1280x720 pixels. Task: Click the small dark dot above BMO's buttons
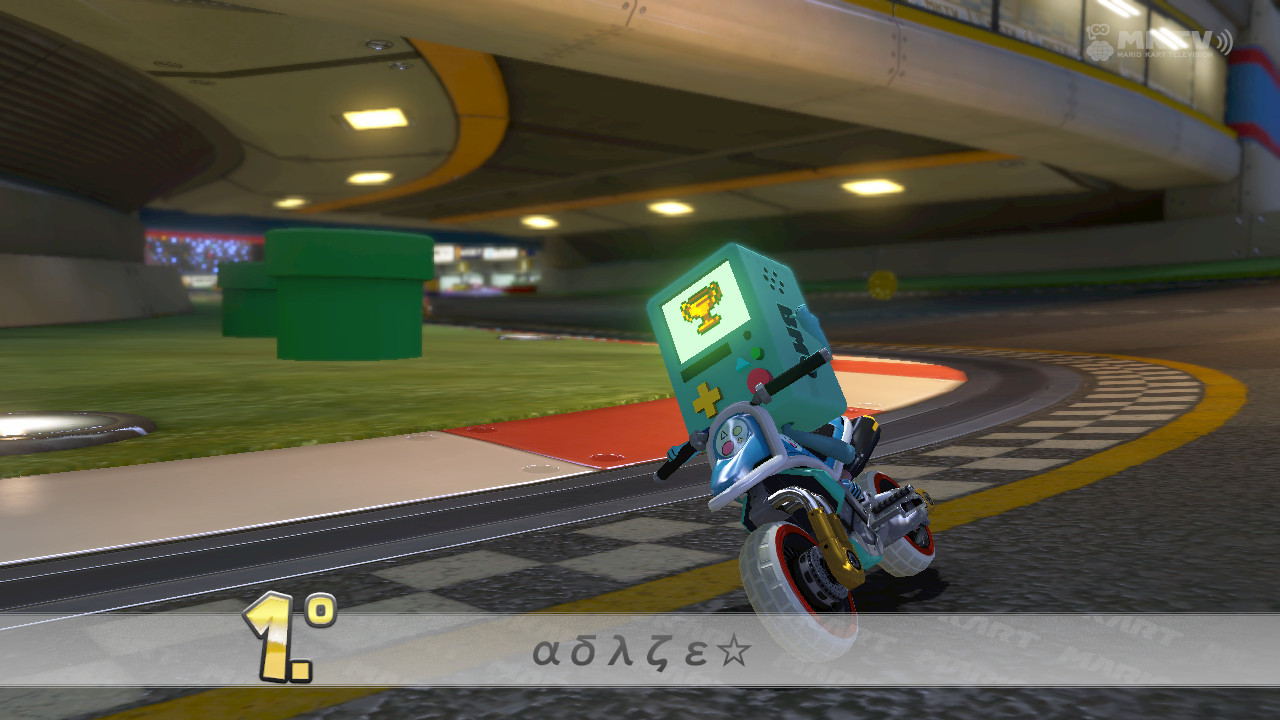pyautogui.click(x=745, y=334)
